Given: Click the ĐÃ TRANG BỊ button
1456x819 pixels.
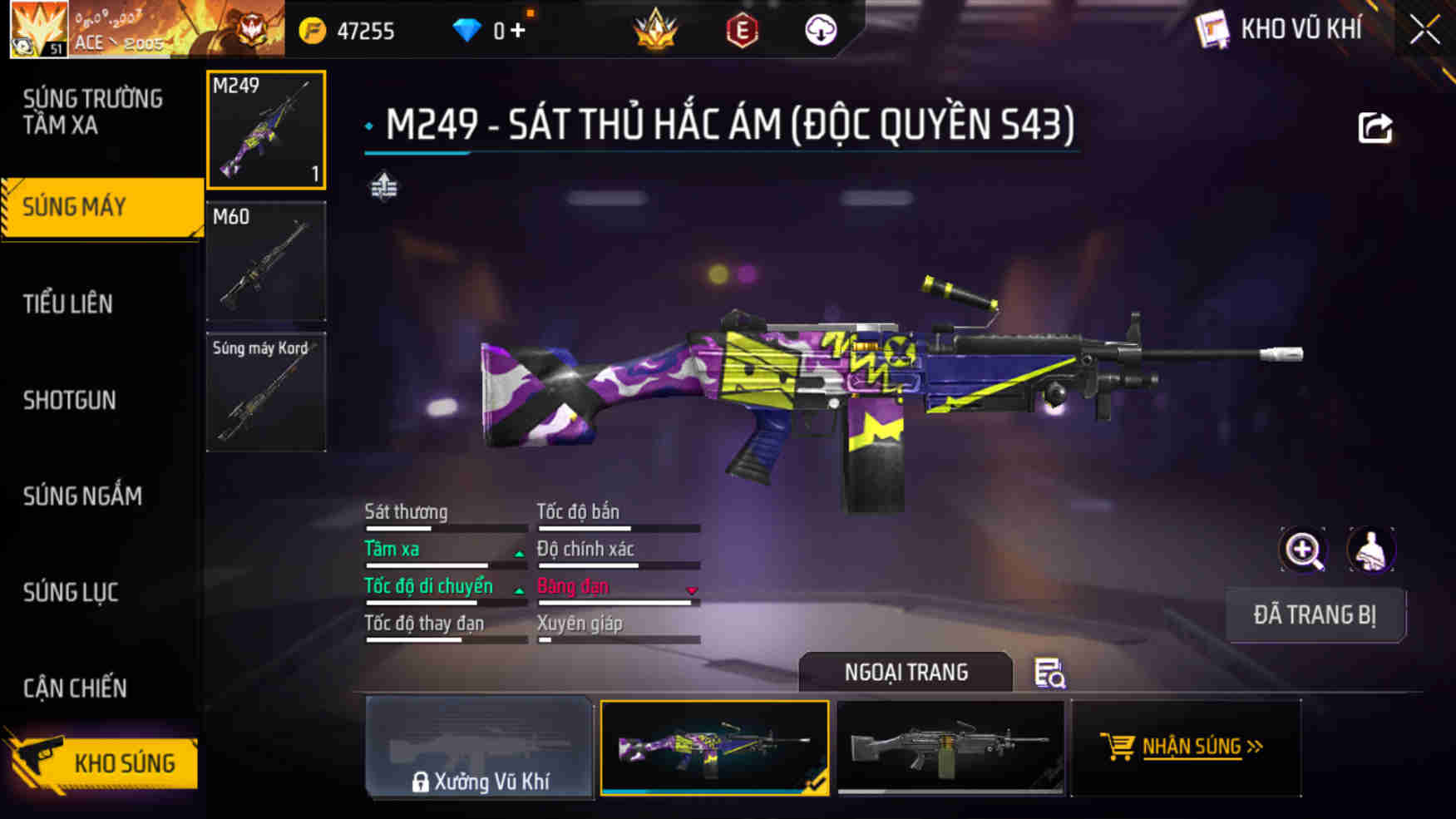Looking at the screenshot, I should (1316, 615).
